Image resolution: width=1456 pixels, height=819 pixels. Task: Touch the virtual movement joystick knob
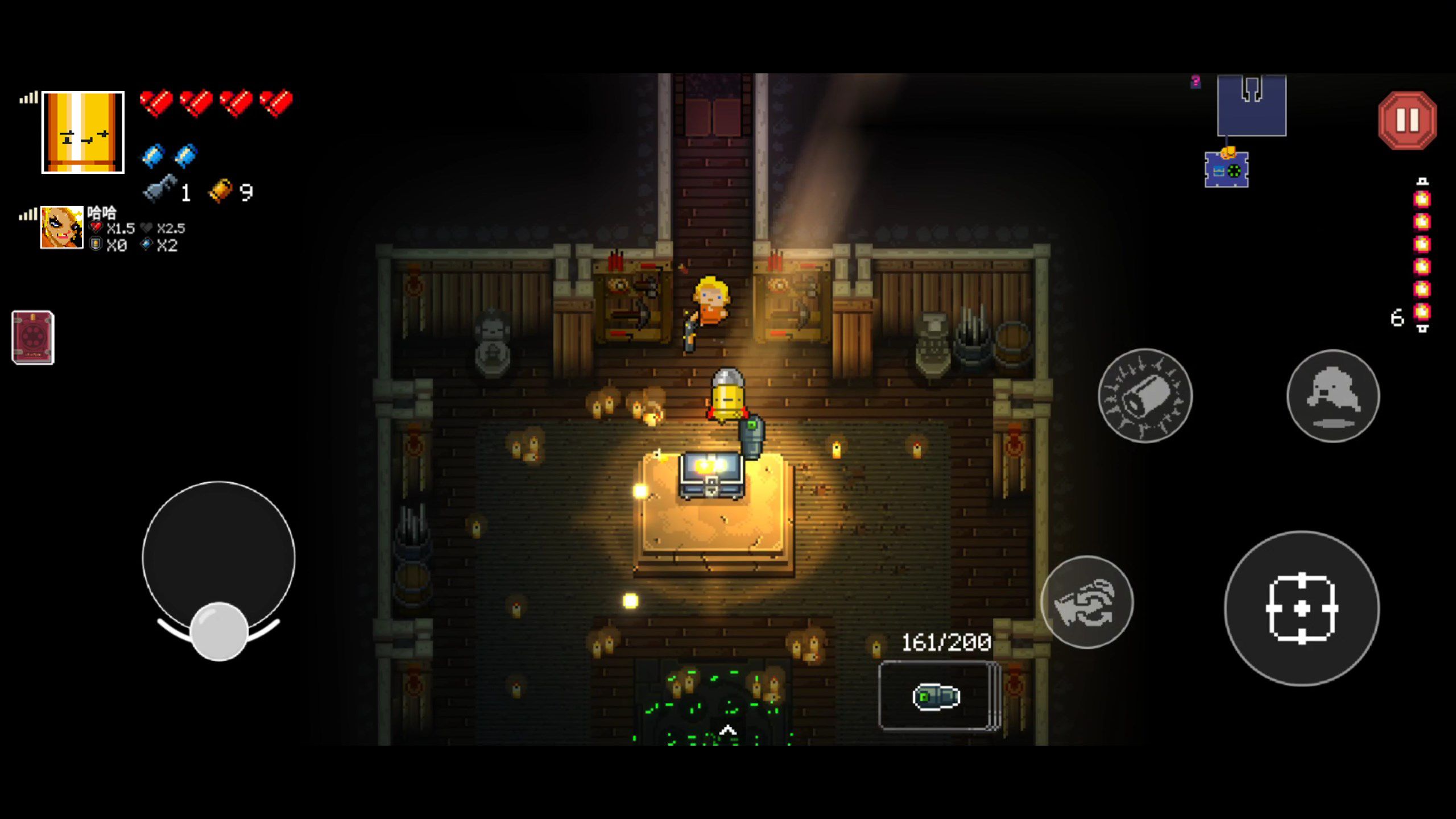(219, 631)
